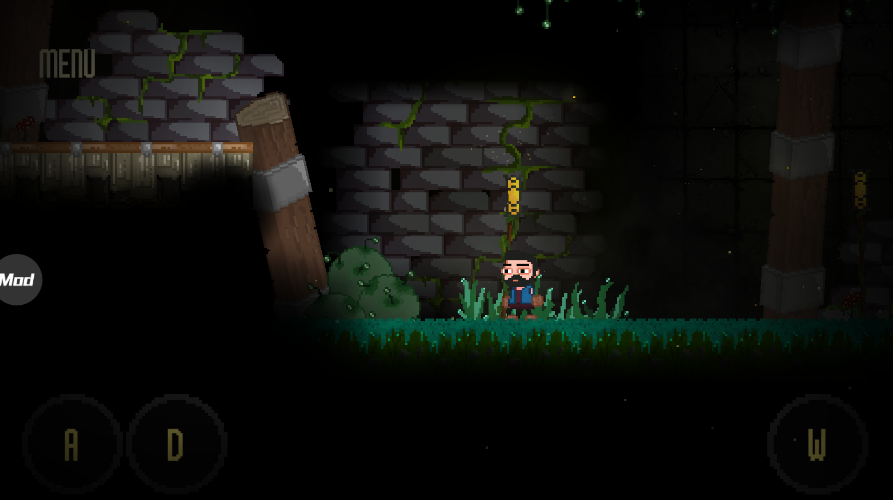Tap the D move-right touch button
Viewport: 893px width, 500px height.
coord(176,444)
